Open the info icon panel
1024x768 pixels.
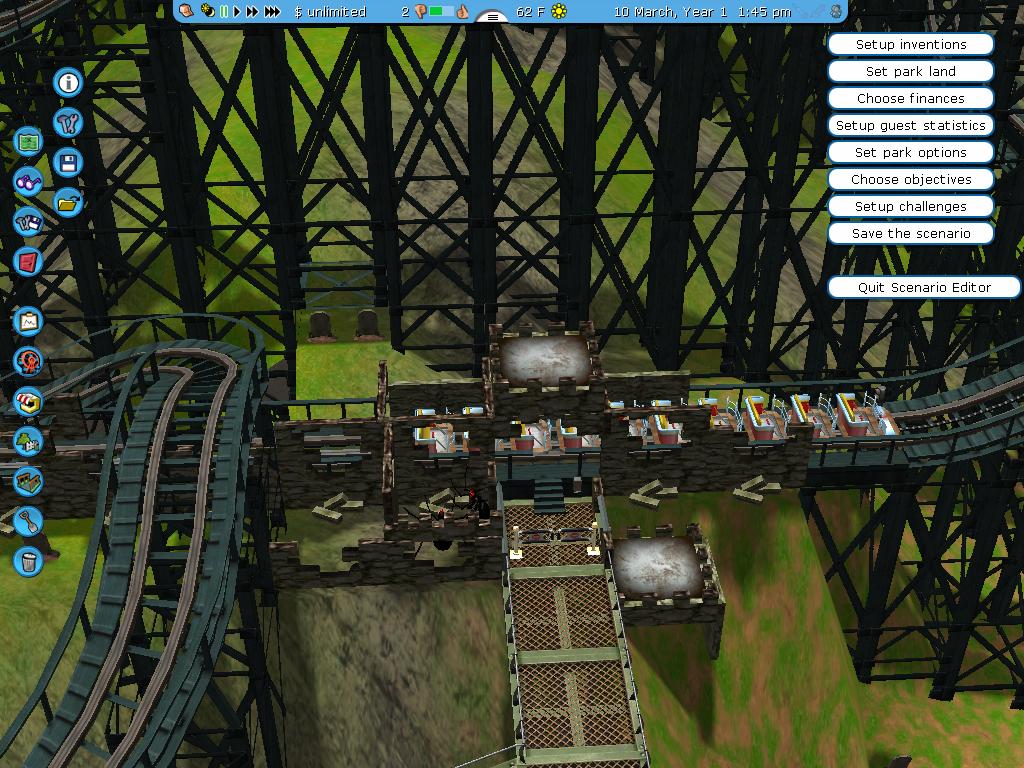pos(68,82)
